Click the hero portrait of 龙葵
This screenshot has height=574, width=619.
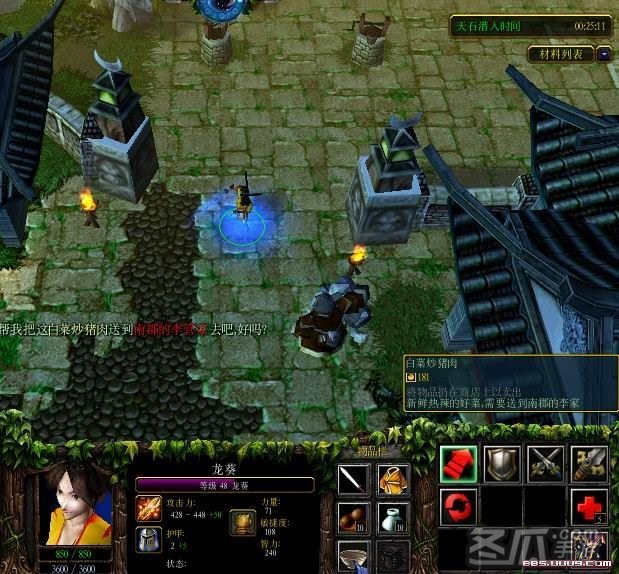[75, 505]
